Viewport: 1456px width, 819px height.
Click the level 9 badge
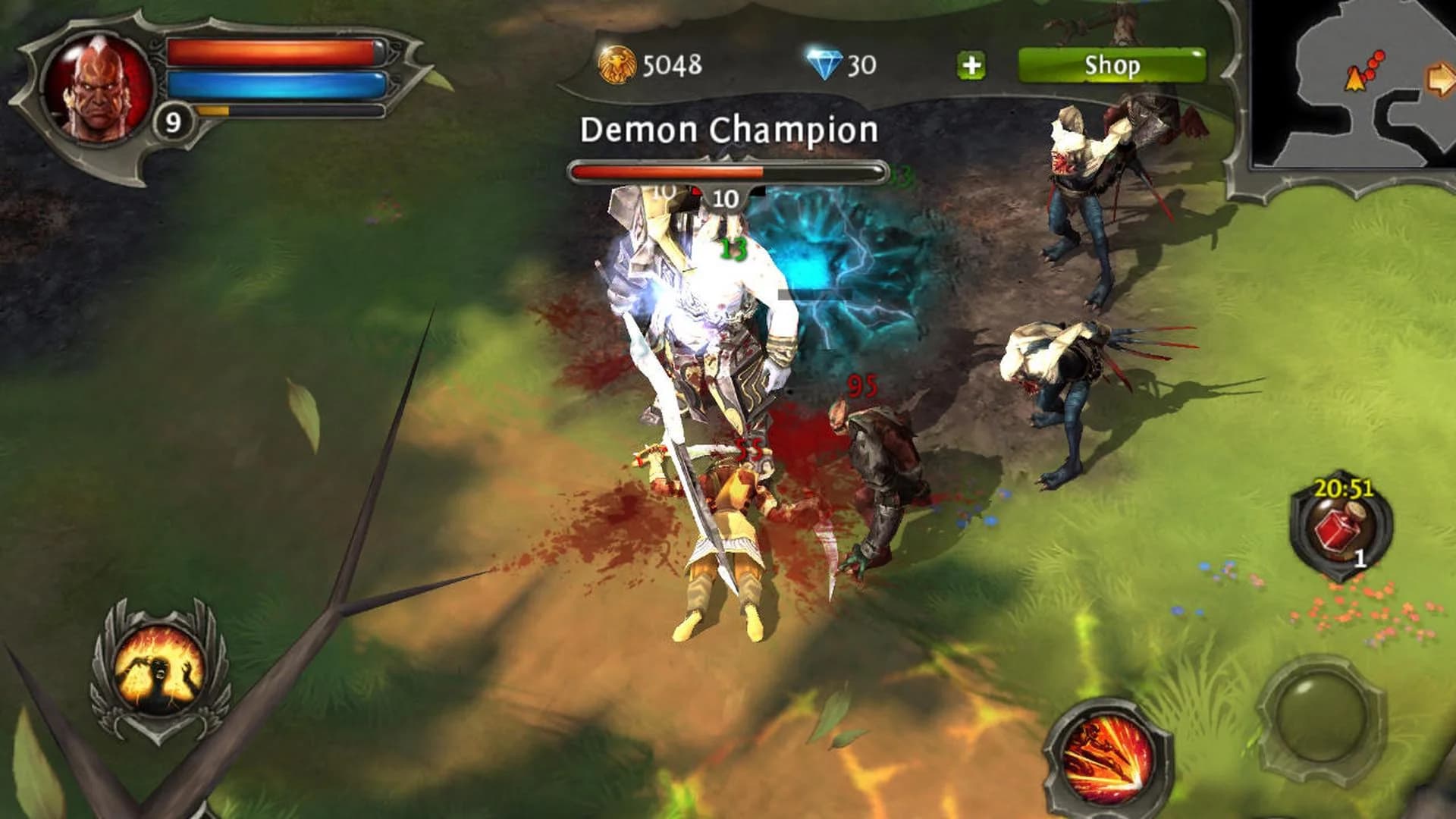(173, 120)
